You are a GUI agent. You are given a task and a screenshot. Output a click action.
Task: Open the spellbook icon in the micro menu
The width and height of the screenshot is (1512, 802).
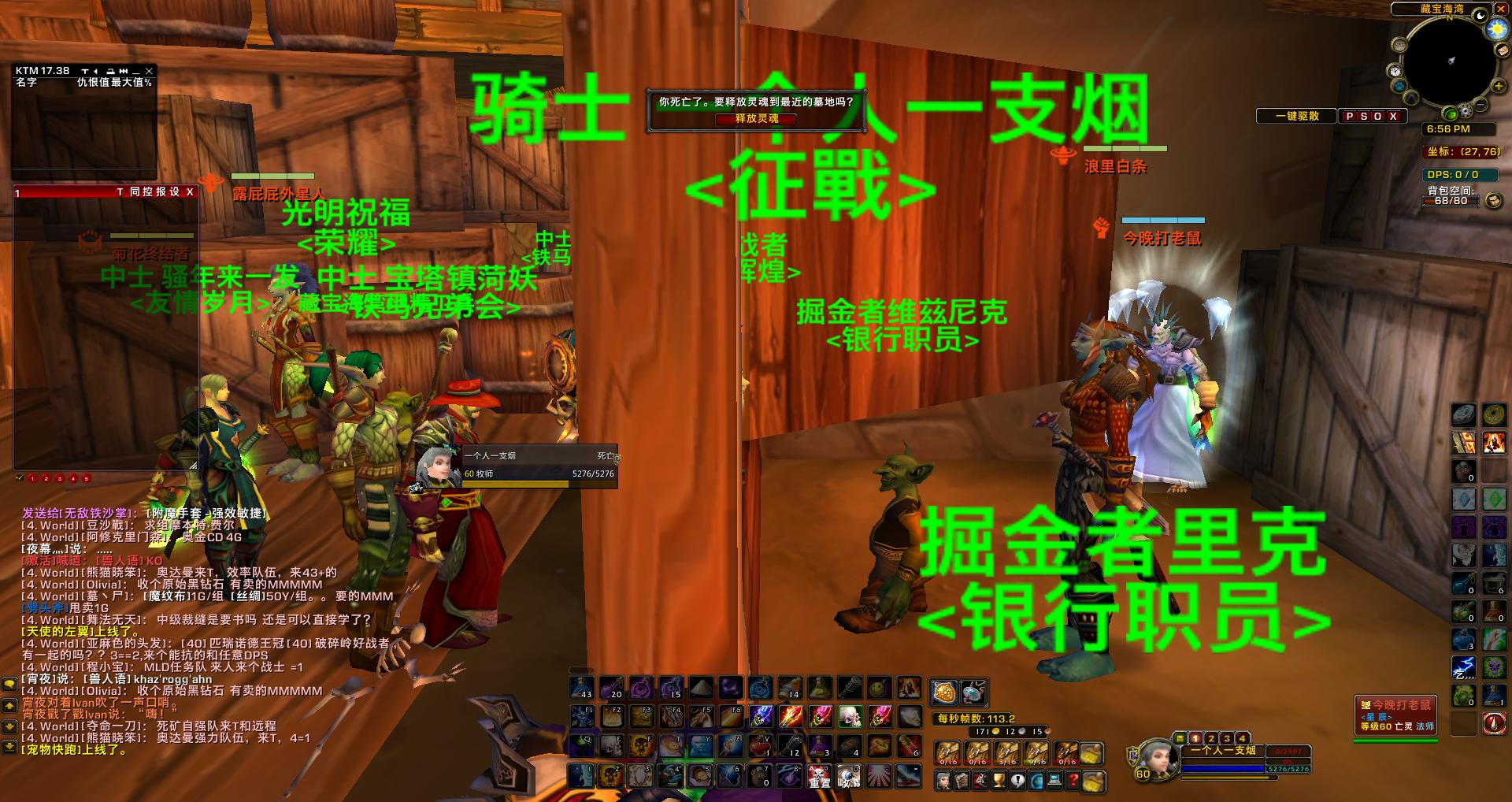coord(961,781)
